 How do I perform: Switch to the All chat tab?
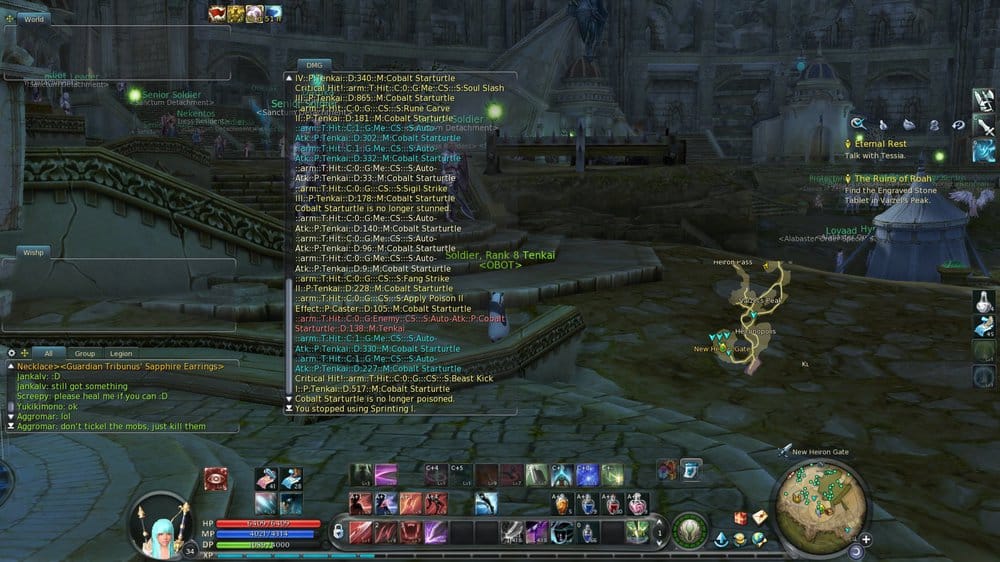pos(47,353)
